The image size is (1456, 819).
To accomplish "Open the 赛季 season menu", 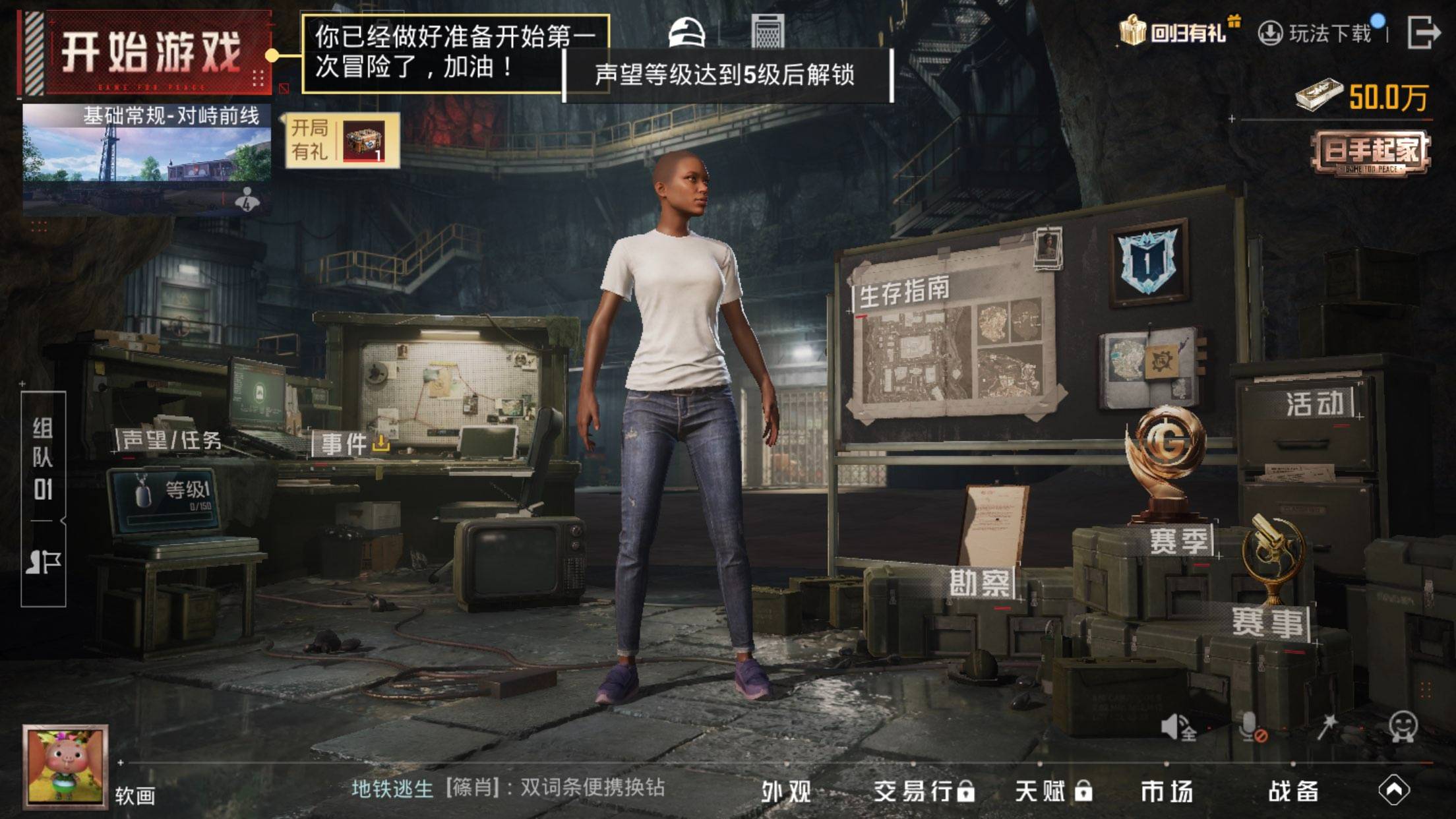I will pyautogui.click(x=1176, y=541).
